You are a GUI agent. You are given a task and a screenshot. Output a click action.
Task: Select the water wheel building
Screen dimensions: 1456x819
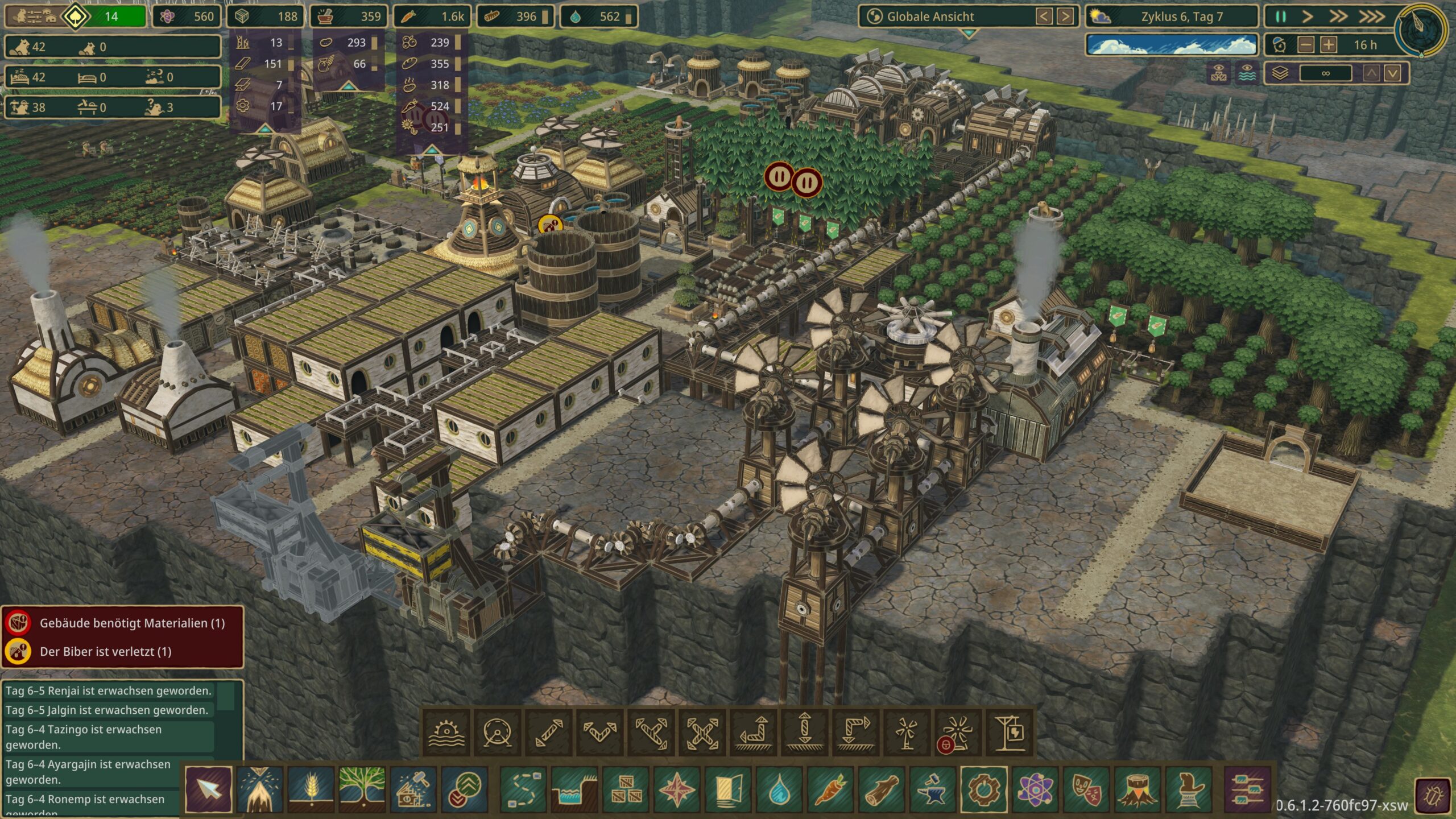[446, 733]
